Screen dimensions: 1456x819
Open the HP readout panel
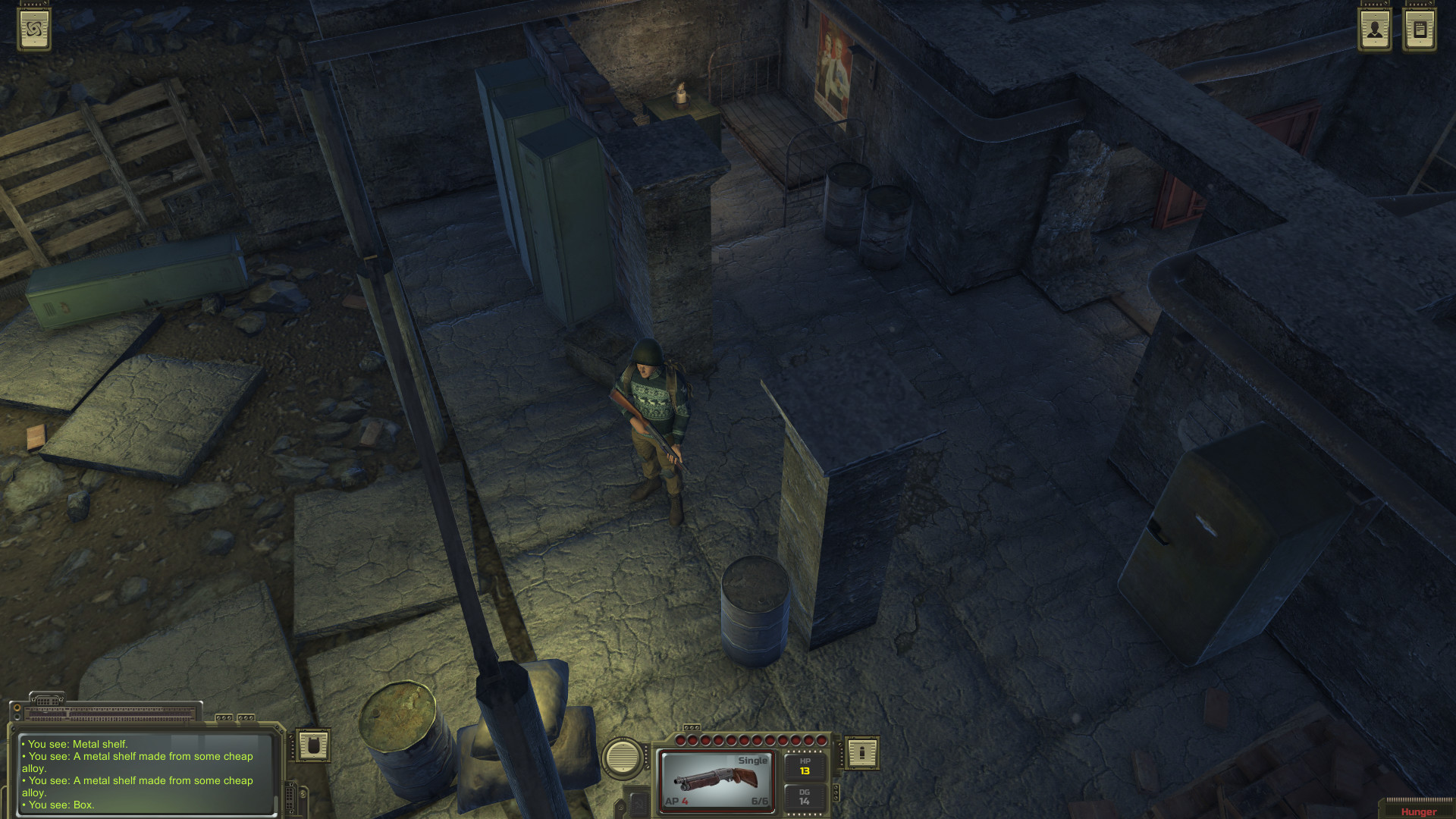pos(805,766)
